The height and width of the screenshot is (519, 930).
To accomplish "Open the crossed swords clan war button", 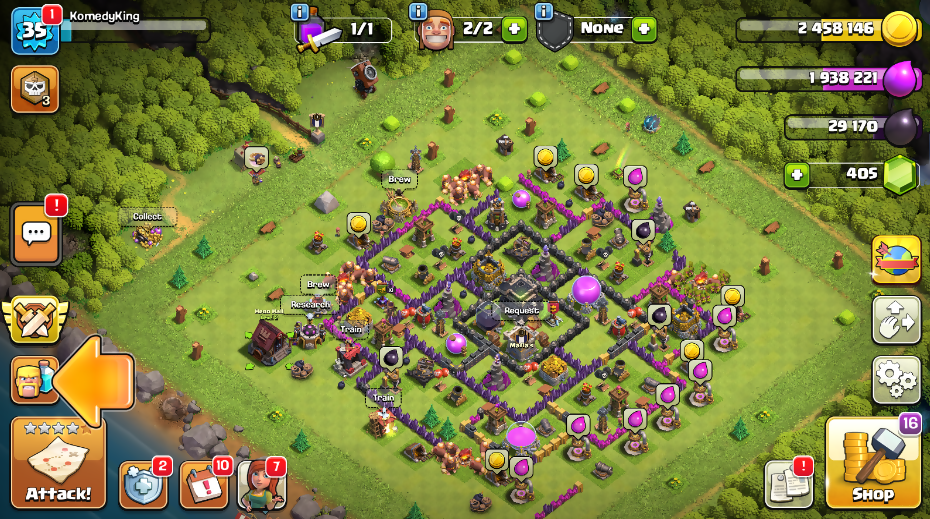I will click(x=34, y=320).
